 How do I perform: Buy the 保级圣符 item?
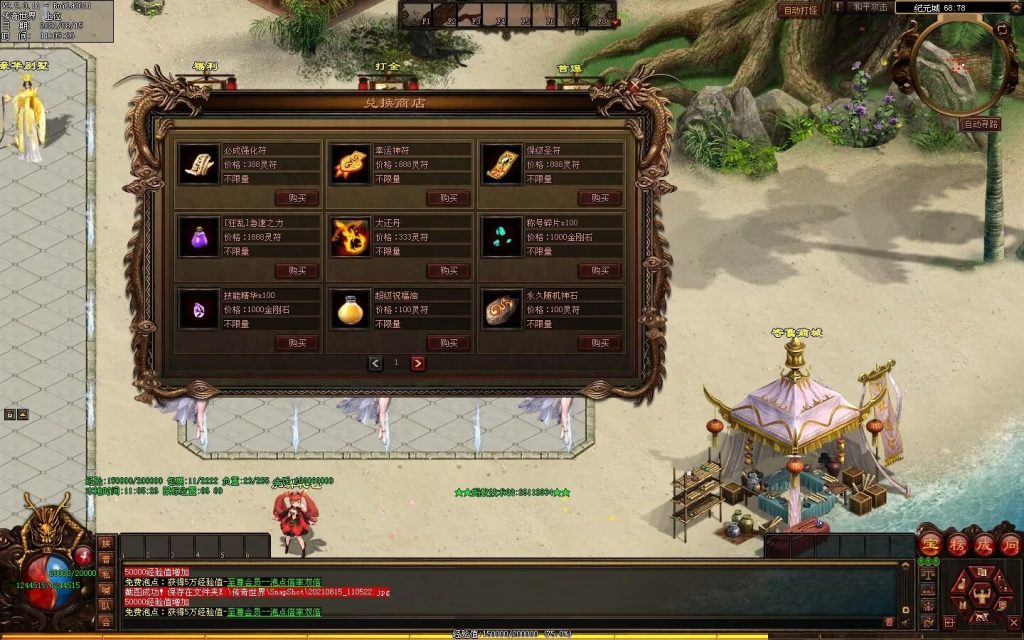[599, 198]
